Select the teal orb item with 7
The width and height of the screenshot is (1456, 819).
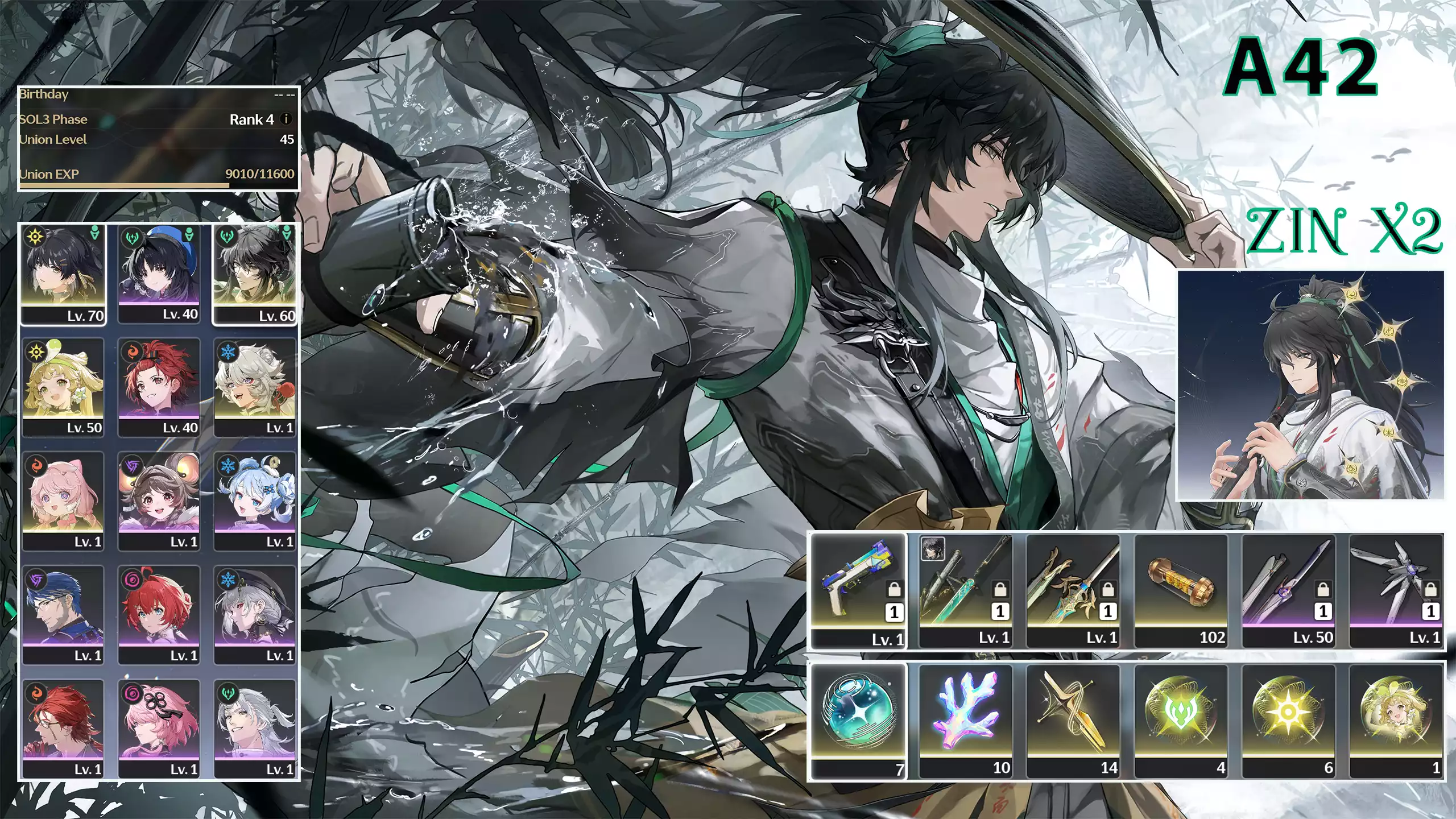pyautogui.click(x=858, y=720)
